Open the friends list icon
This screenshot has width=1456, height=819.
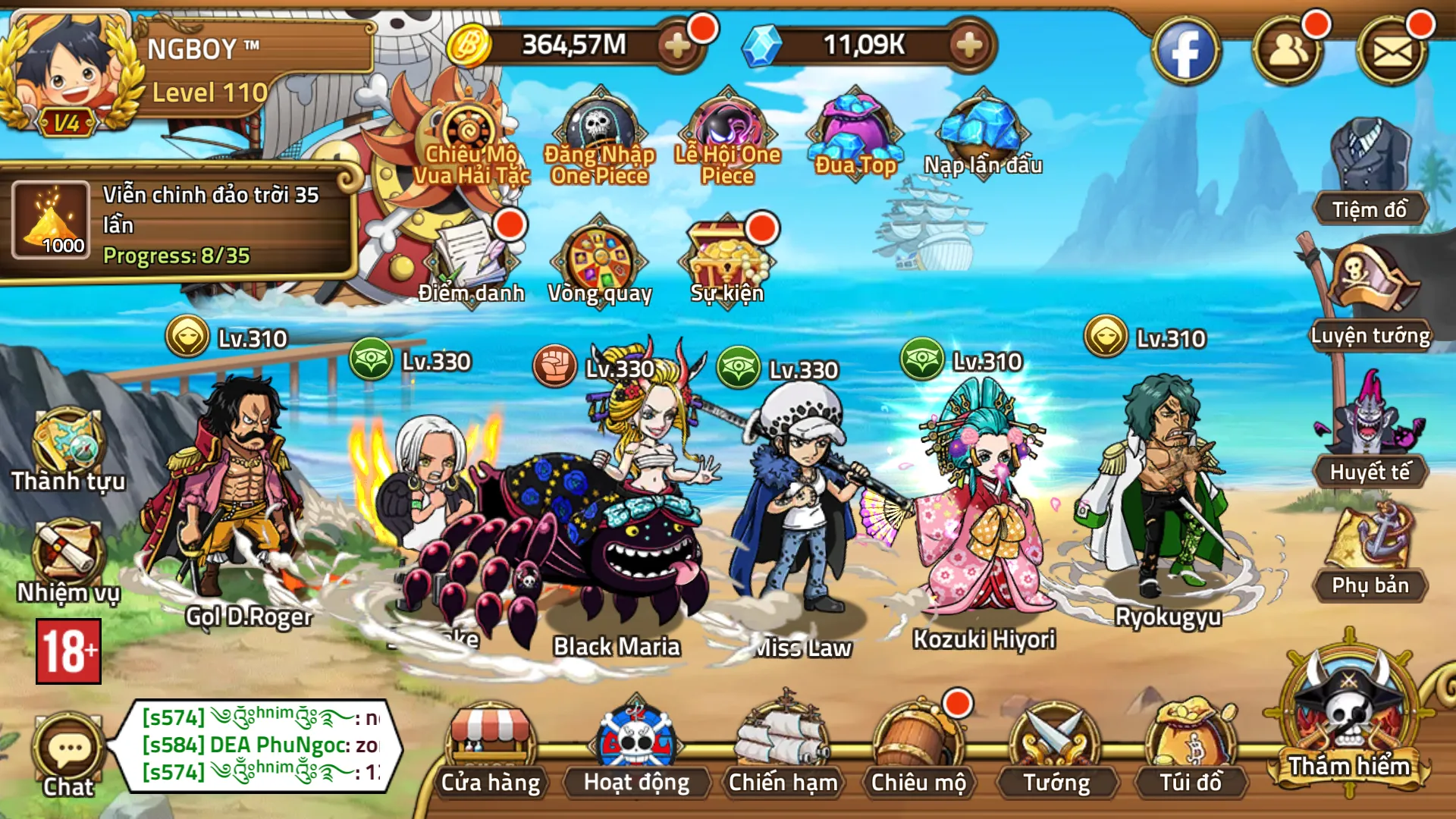[x=1288, y=52]
